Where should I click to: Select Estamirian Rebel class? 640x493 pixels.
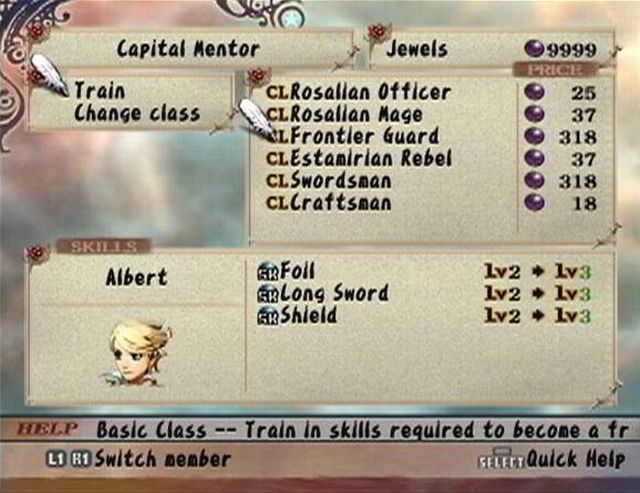tap(370, 158)
